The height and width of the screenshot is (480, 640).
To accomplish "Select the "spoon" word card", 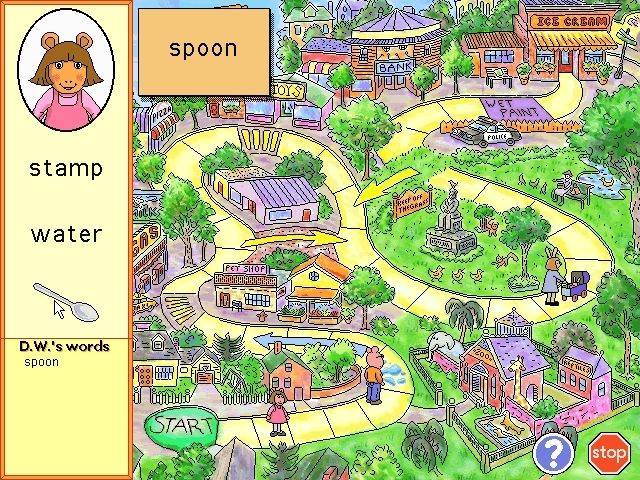I will [x=203, y=50].
